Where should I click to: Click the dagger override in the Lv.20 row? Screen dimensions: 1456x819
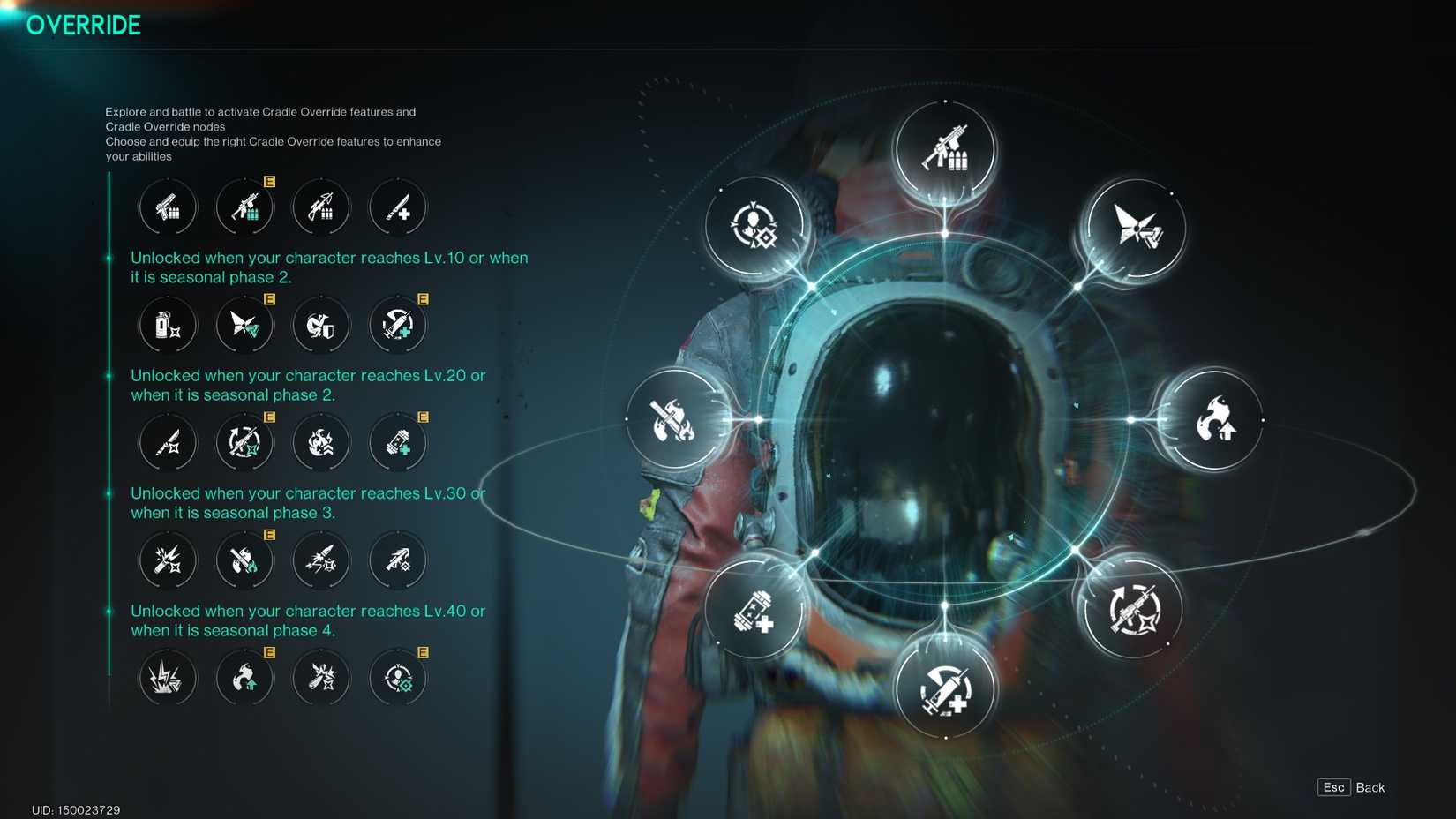(x=168, y=442)
